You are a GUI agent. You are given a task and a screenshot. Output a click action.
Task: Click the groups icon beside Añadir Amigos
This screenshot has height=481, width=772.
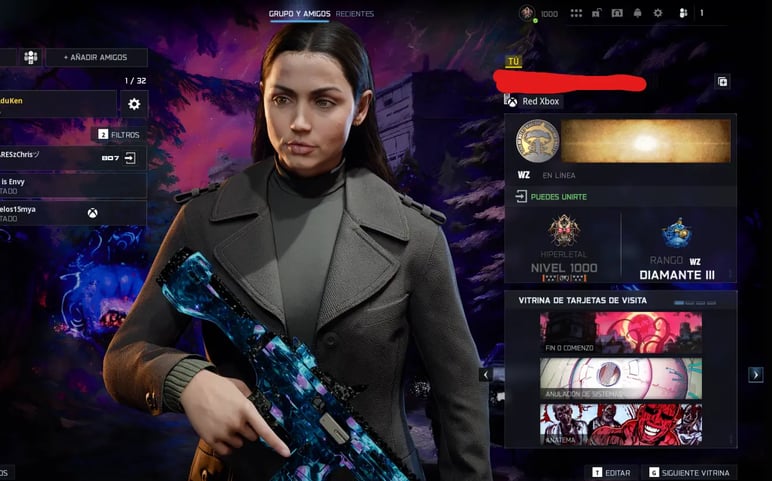point(31,58)
